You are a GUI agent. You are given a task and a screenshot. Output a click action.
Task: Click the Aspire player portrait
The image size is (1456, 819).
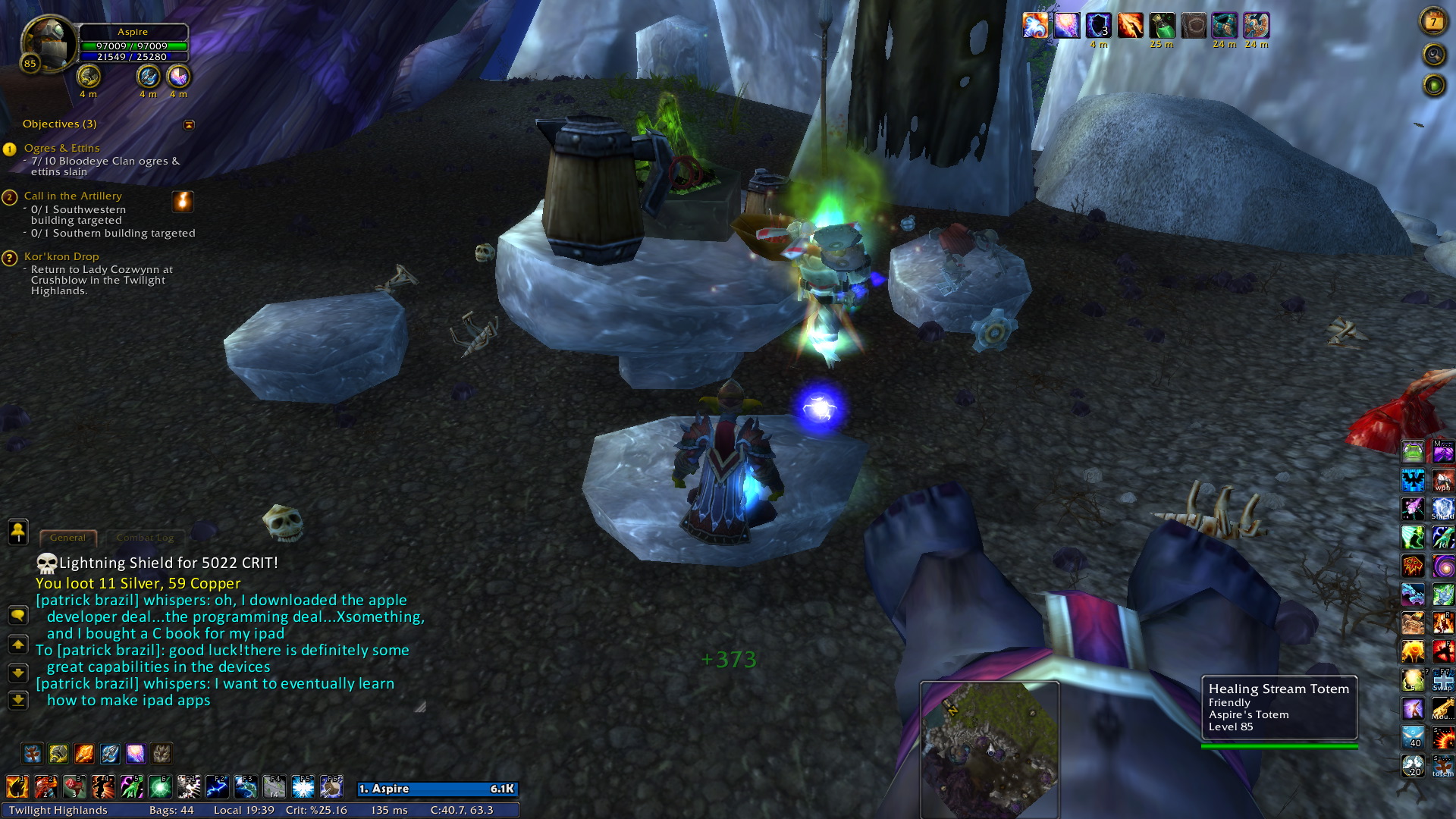(x=48, y=44)
